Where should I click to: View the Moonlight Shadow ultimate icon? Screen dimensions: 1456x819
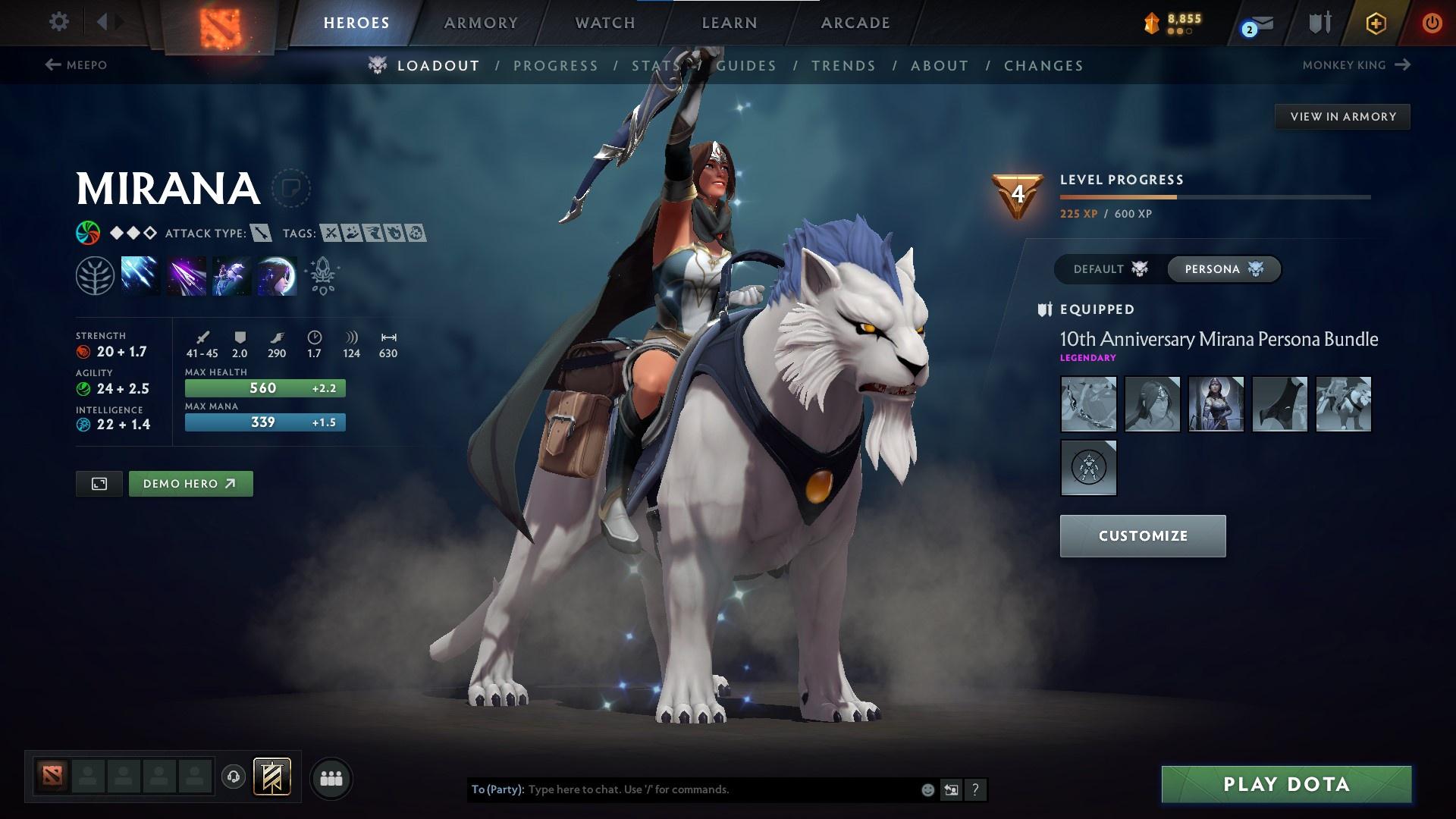coord(275,275)
